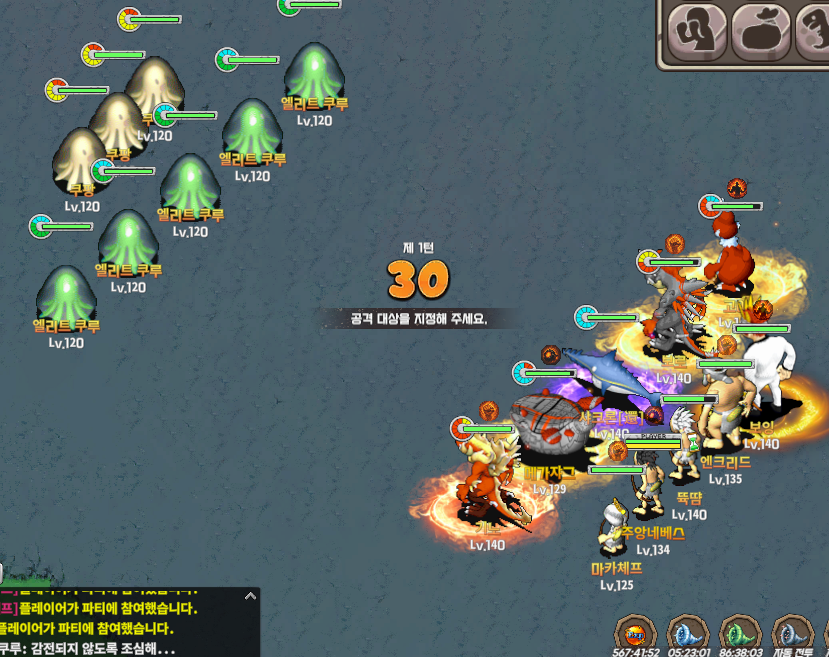
Task: Select the blue horn icon timed 05:23:01
Action: tap(688, 633)
